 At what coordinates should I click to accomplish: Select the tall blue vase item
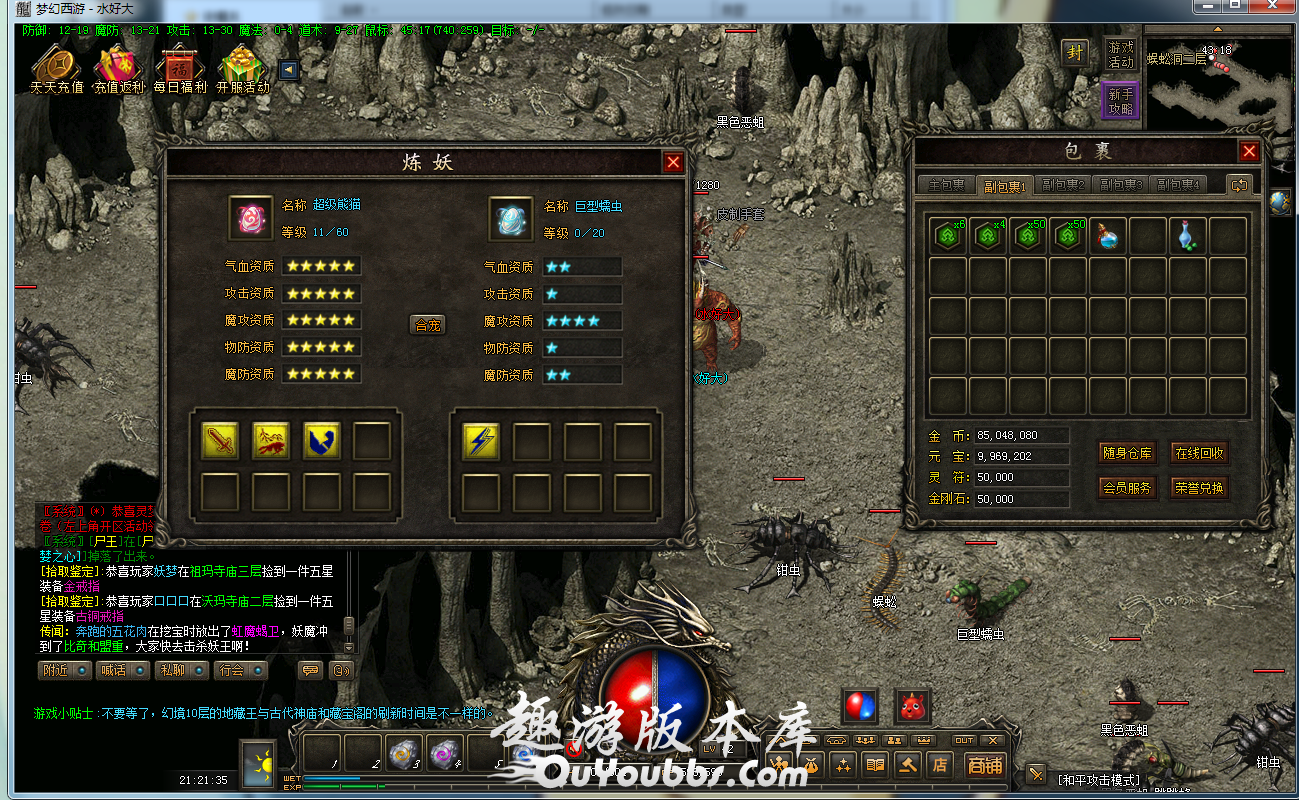tap(1188, 236)
